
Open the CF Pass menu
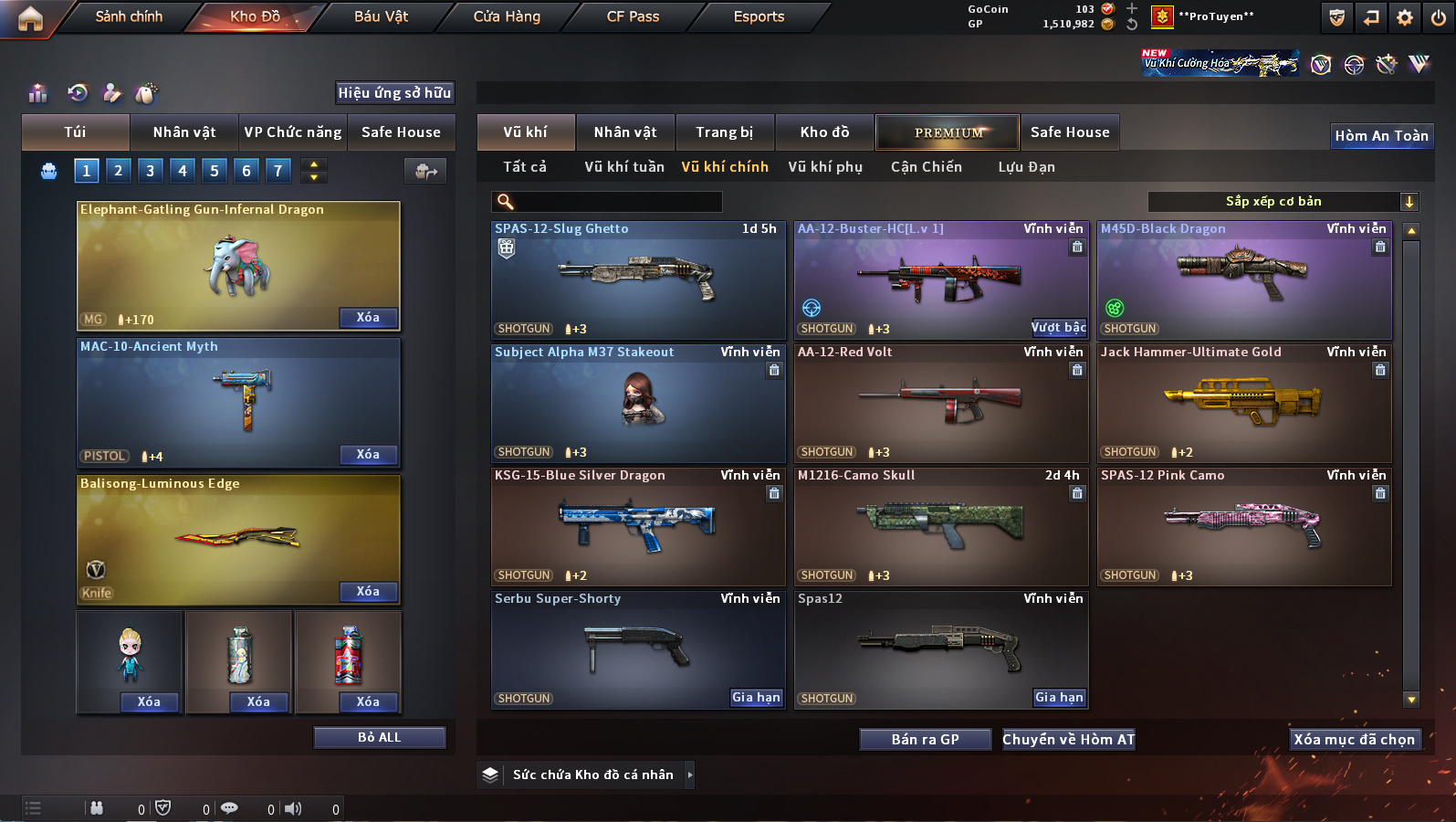pos(633,16)
